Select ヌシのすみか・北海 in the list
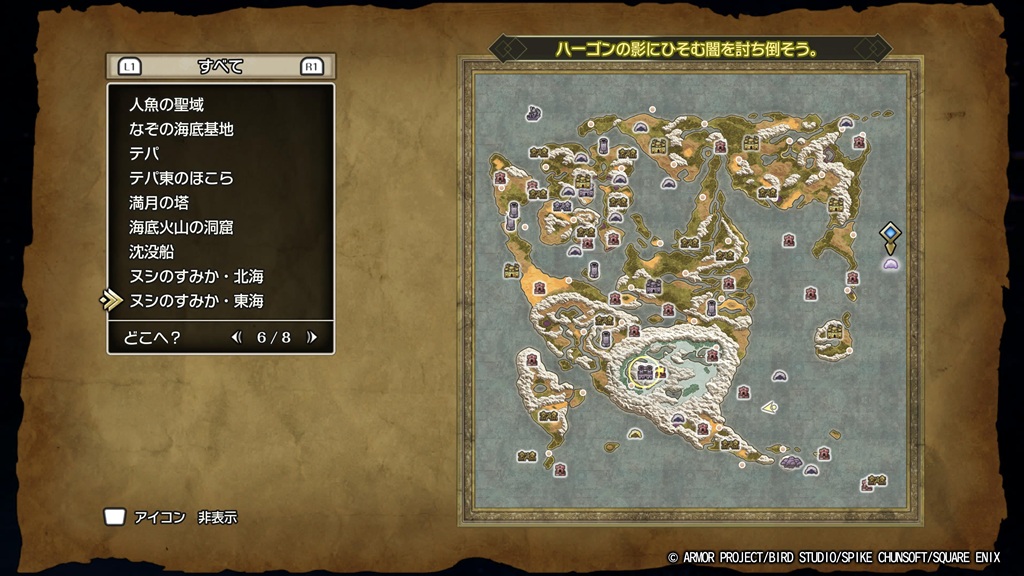Image resolution: width=1024 pixels, height=576 pixels. 196,276
